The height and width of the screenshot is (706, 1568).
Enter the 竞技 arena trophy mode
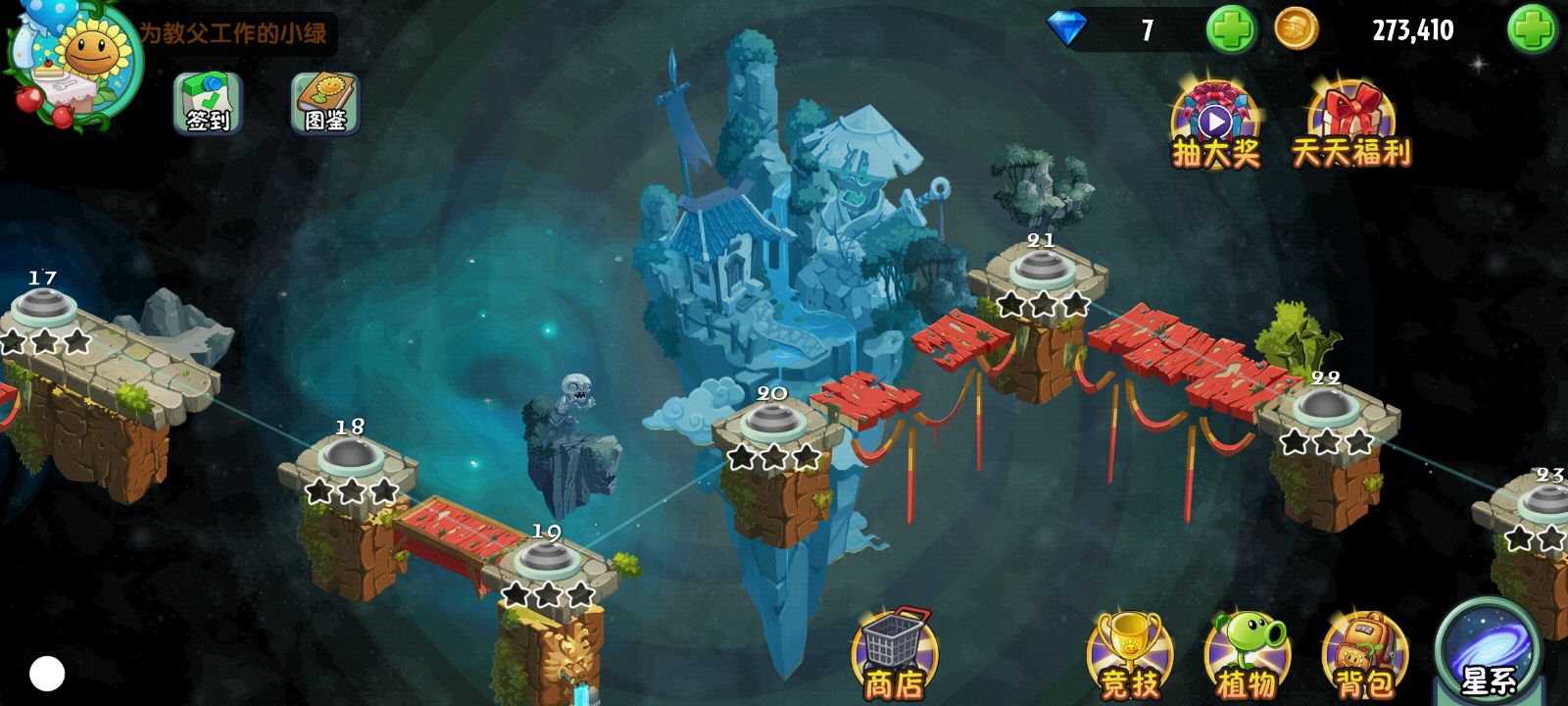[x=1130, y=655]
